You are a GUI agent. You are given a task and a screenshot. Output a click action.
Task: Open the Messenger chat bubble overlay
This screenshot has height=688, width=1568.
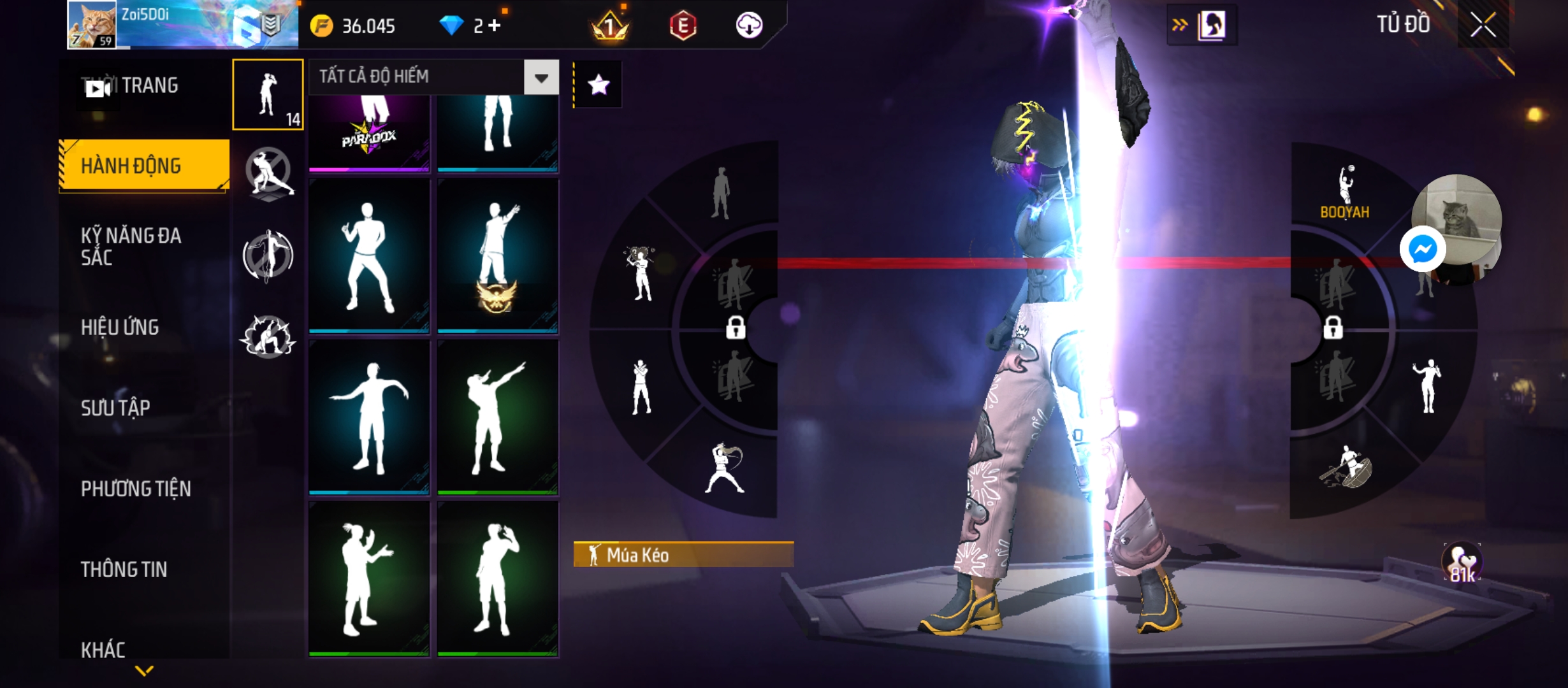tap(1423, 249)
